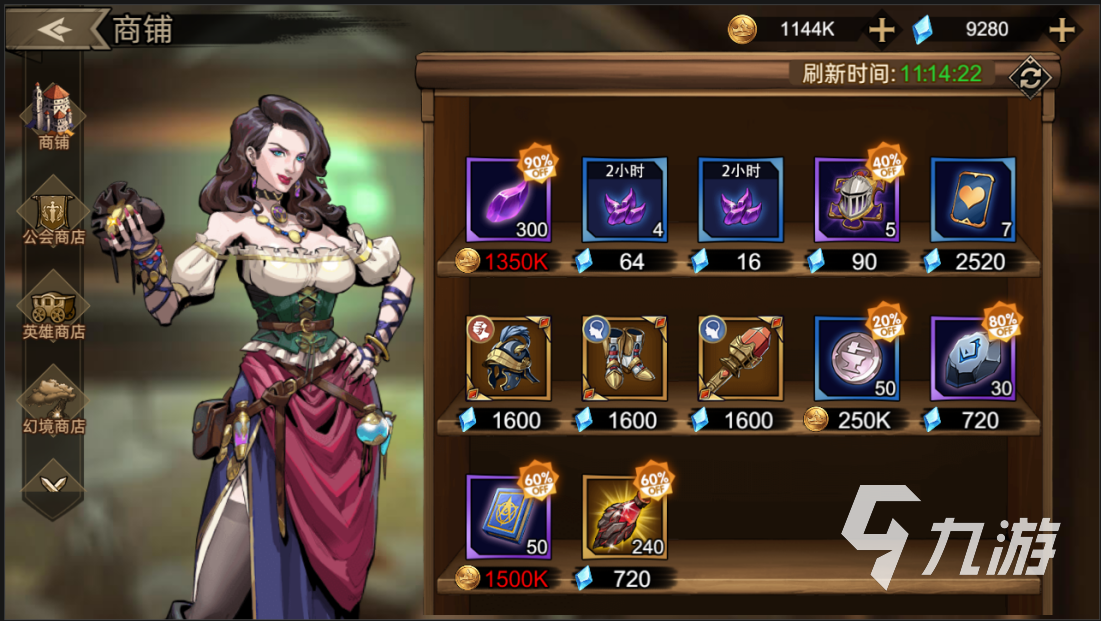Open the 公会商店 guild shop tab
The height and width of the screenshot is (621, 1101).
(54, 212)
